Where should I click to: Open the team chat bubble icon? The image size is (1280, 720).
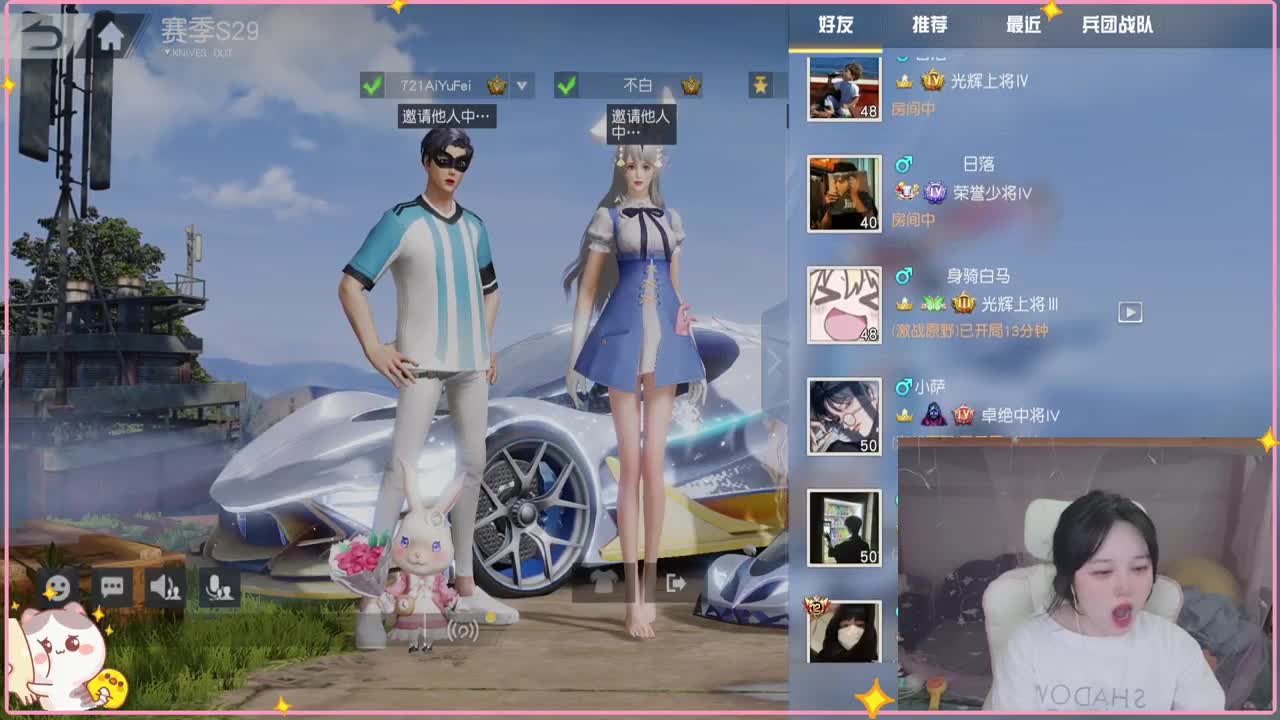point(112,587)
